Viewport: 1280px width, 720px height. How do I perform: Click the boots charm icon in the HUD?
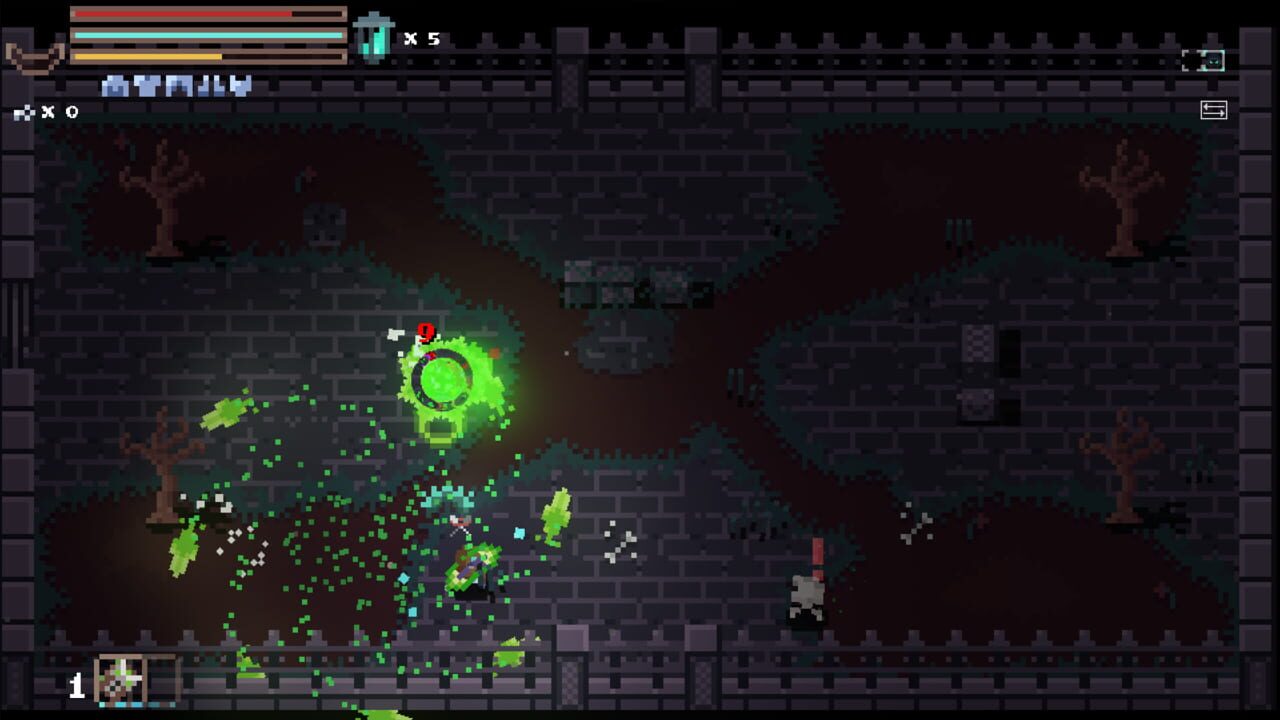208,85
